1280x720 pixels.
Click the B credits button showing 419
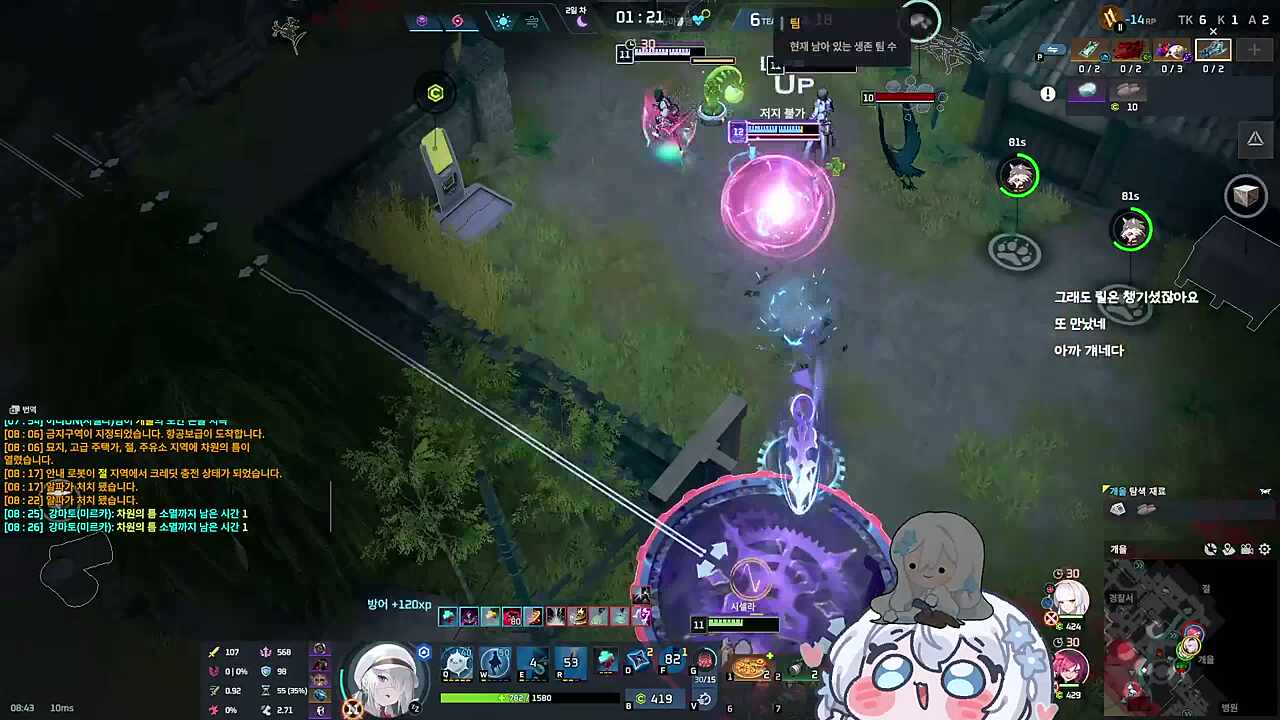(x=654, y=697)
